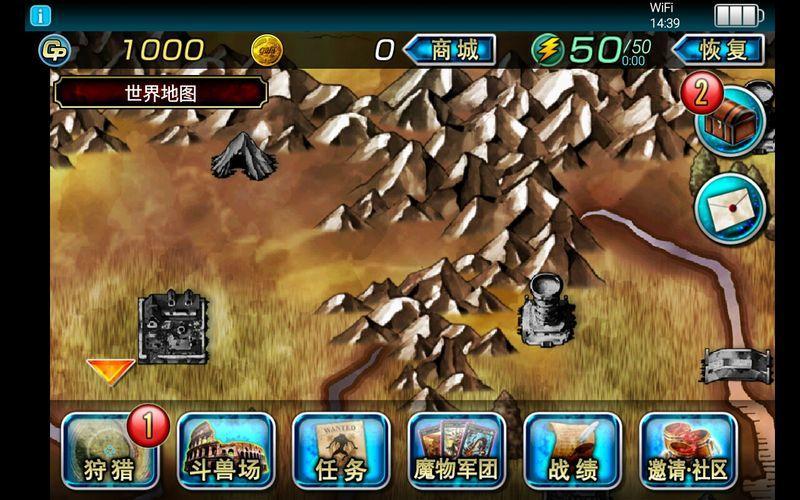The image size is (800, 500).
Task: Open the 任务 quests menu
Action: (340, 448)
